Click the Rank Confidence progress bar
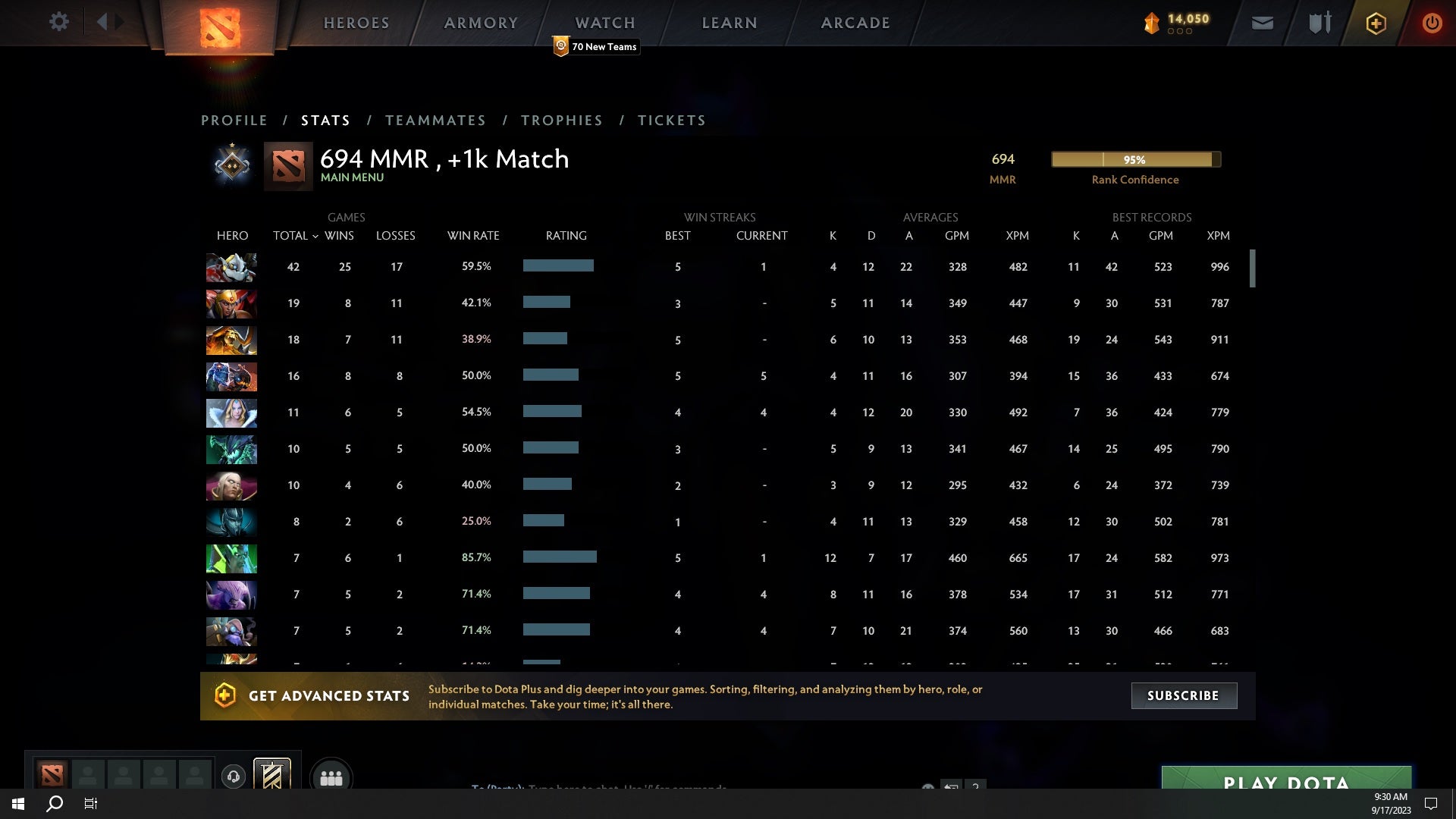Image resolution: width=1456 pixels, height=819 pixels. pyautogui.click(x=1135, y=159)
